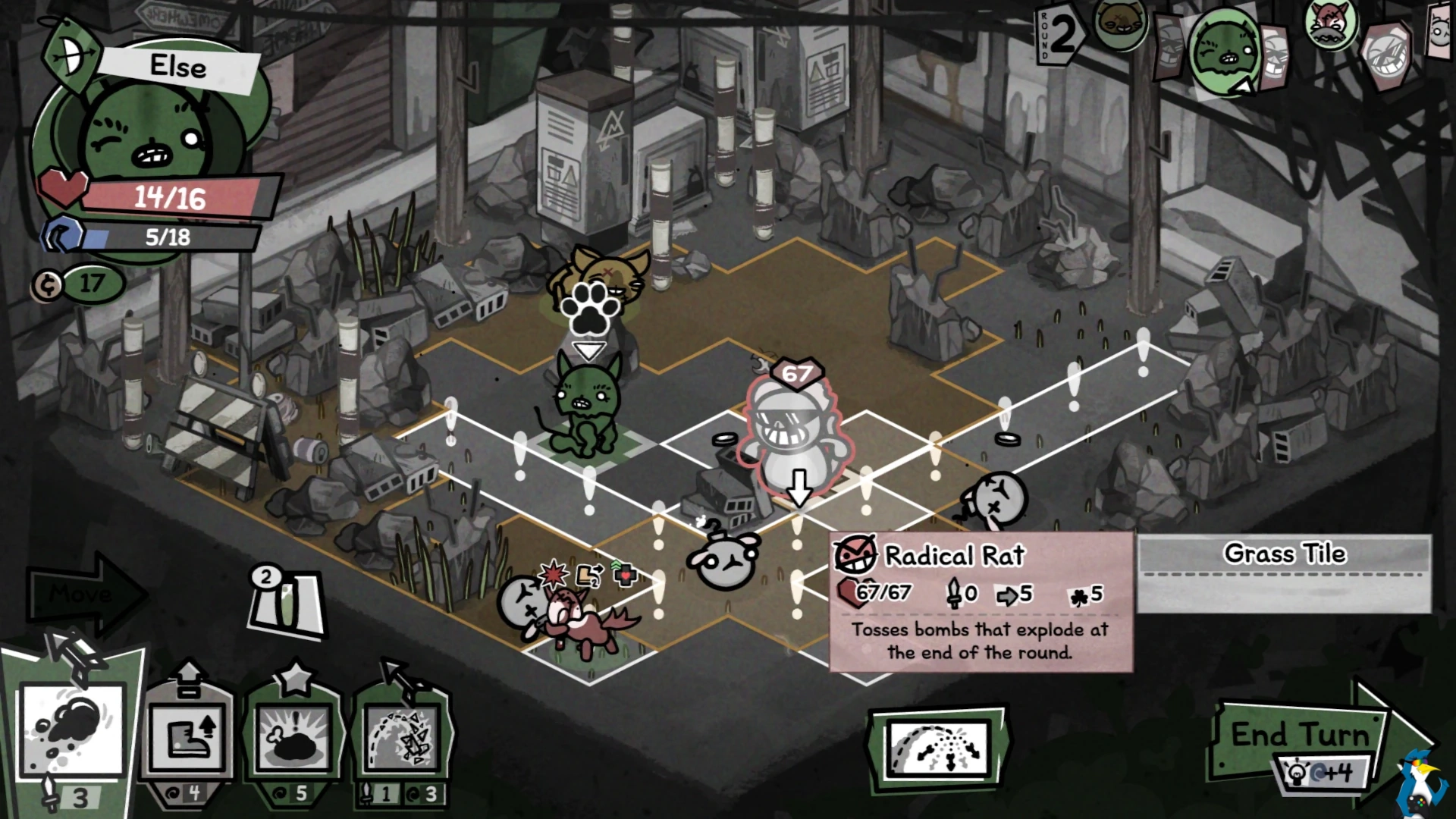Click the green cat unit on the board
Image resolution: width=1456 pixels, height=819 pixels.
coord(586,406)
